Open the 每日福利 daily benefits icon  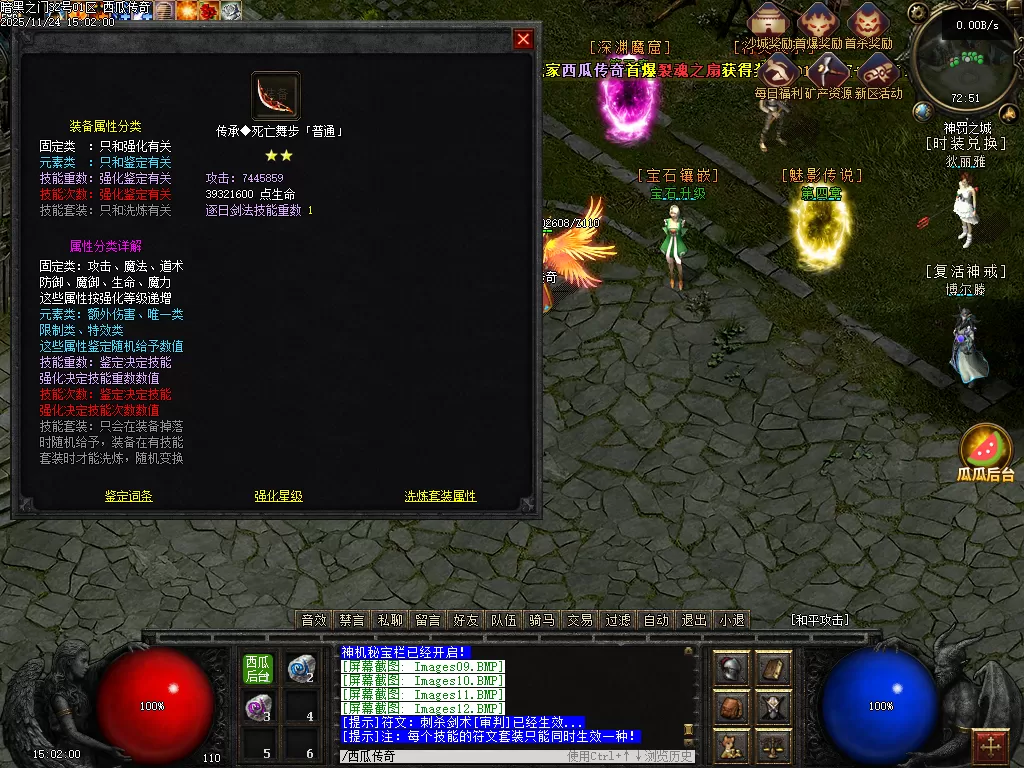tap(779, 71)
